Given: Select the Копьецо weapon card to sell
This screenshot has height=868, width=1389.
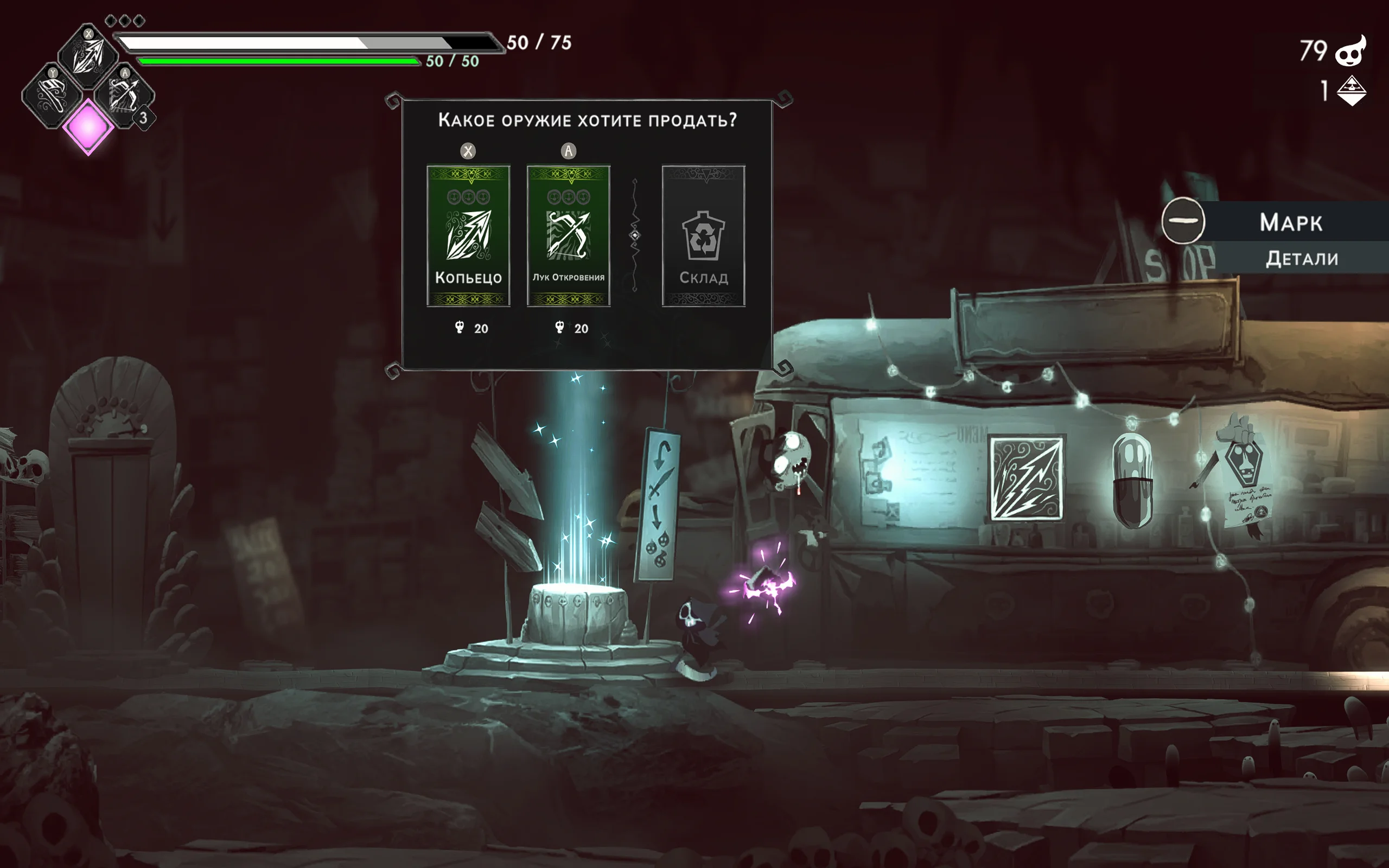Looking at the screenshot, I should pos(468,235).
